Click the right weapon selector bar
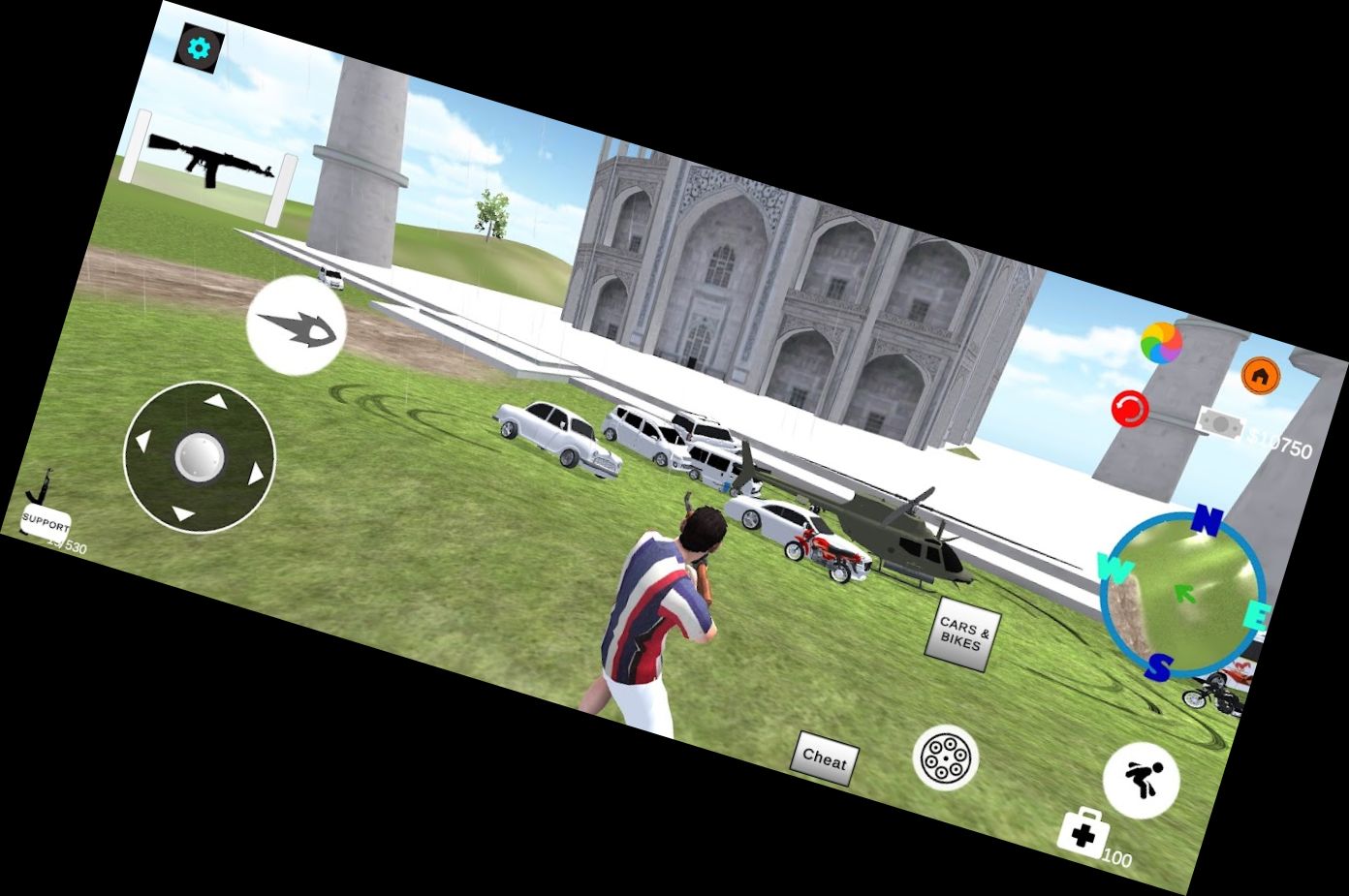This screenshot has width=1349, height=896. (x=282, y=190)
